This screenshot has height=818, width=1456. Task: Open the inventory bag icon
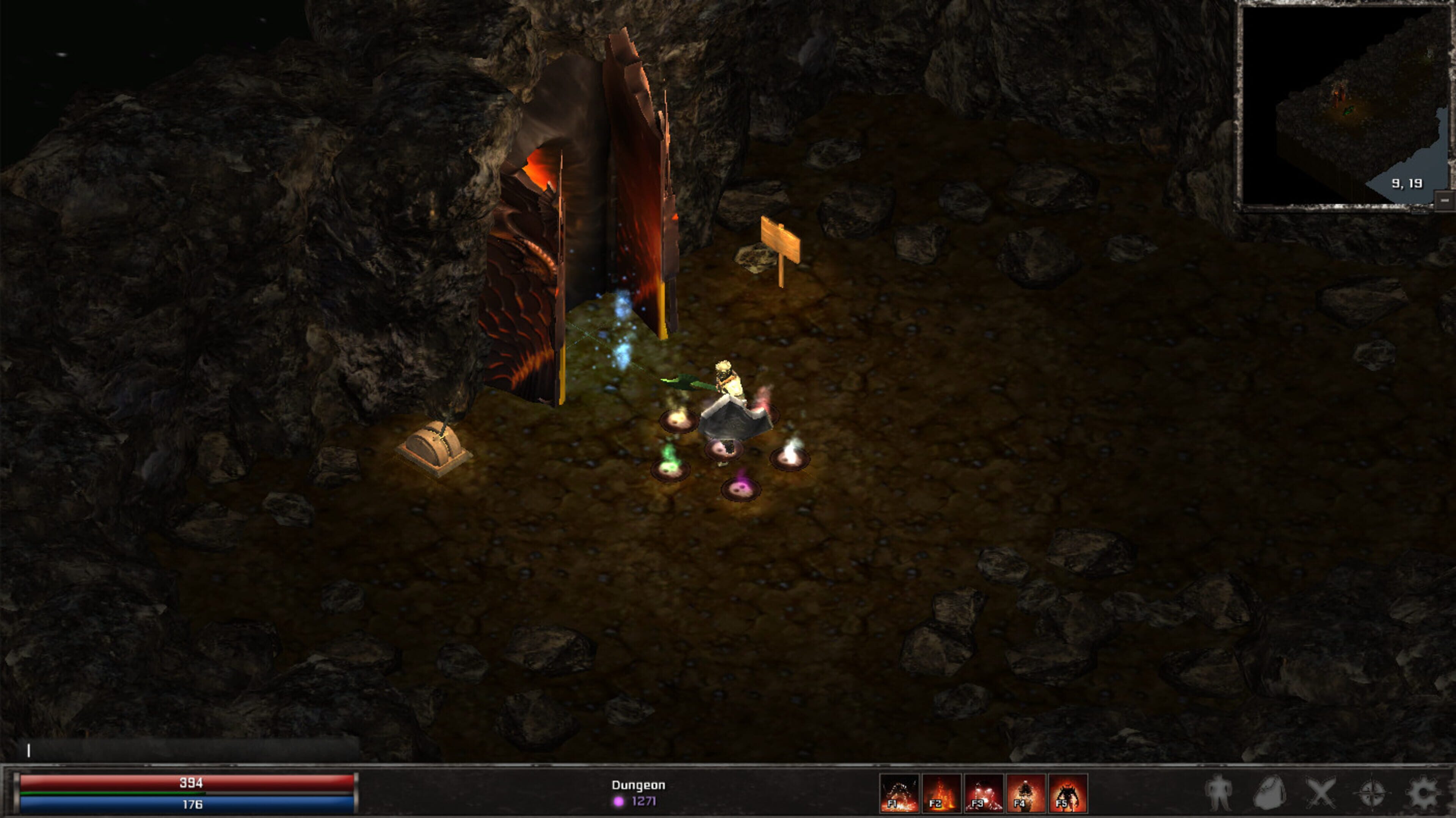coord(1269,793)
